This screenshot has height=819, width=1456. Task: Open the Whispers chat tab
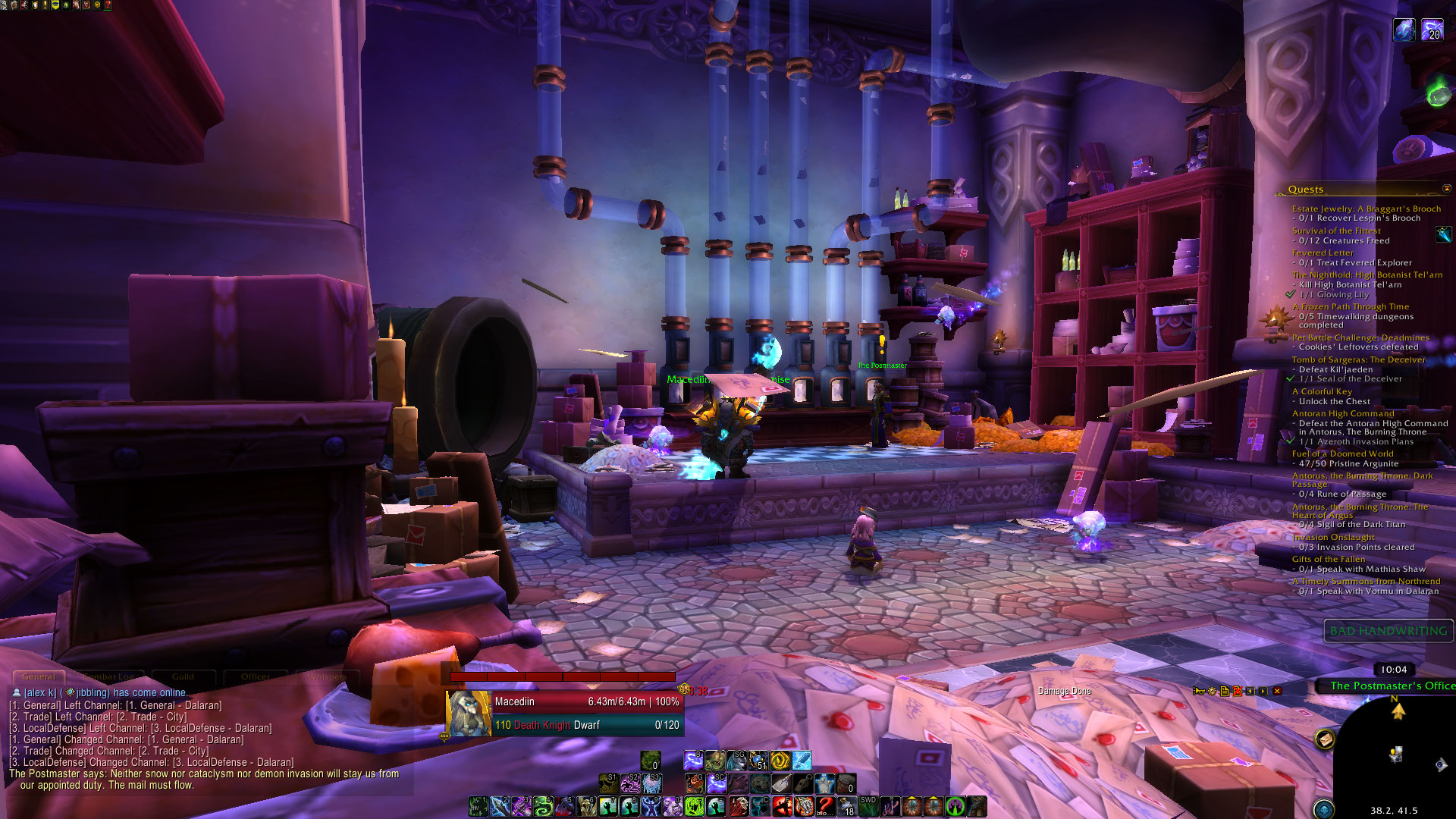point(327,676)
